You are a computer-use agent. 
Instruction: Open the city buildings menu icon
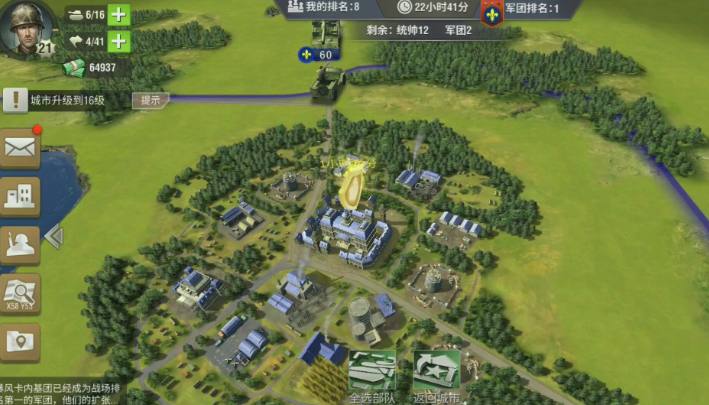[21, 196]
